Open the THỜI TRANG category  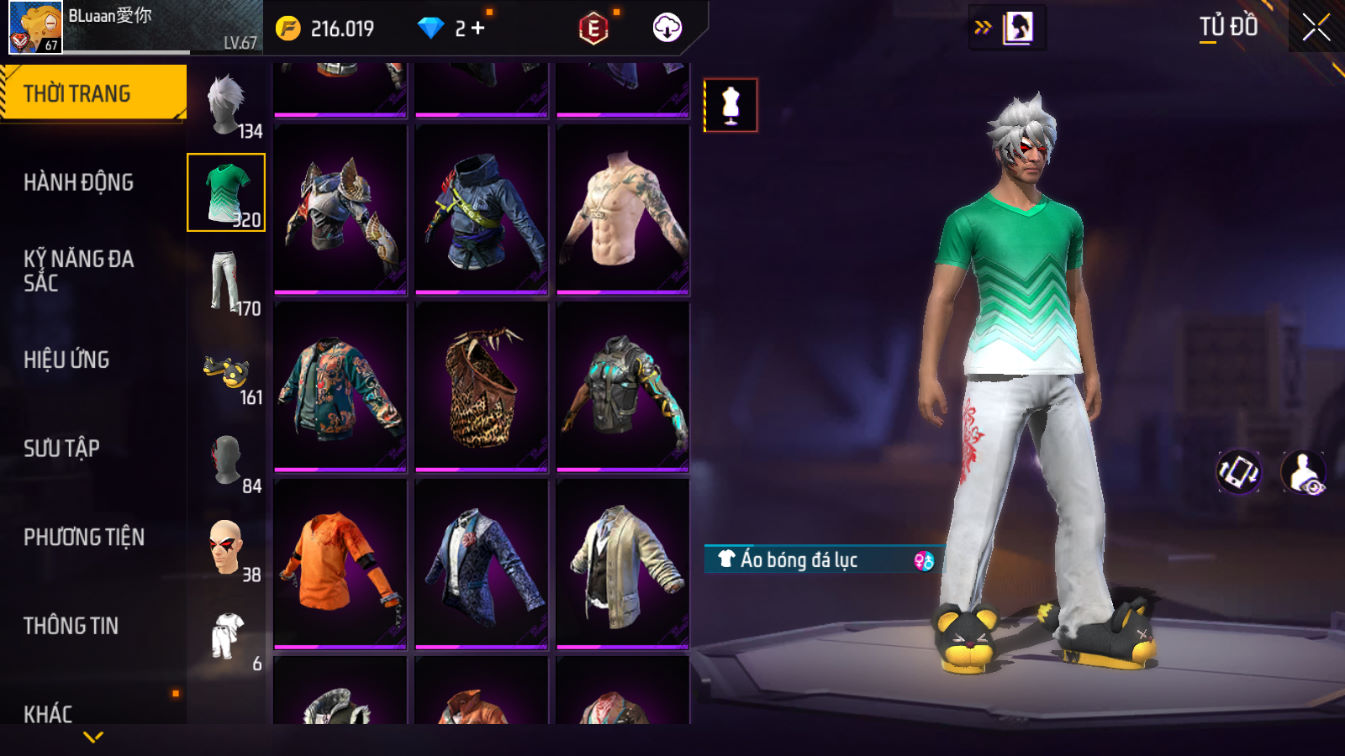pyautogui.click(x=93, y=94)
